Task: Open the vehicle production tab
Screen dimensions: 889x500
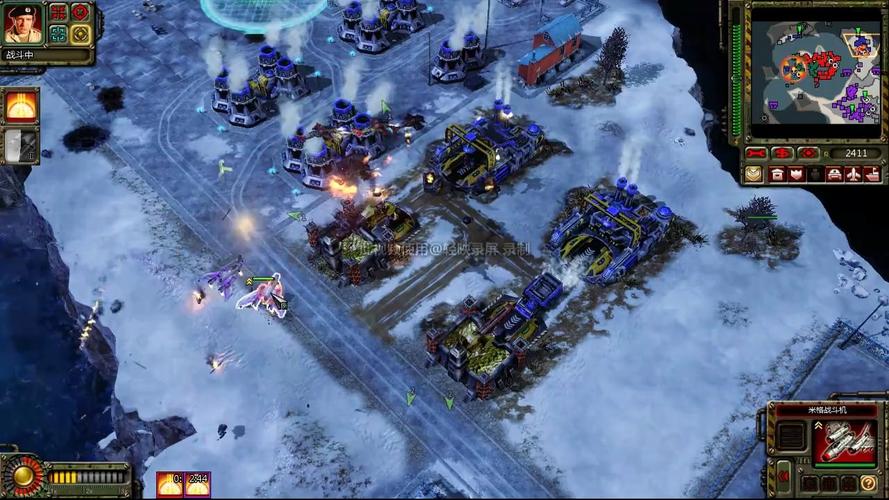Action: click(x=833, y=174)
